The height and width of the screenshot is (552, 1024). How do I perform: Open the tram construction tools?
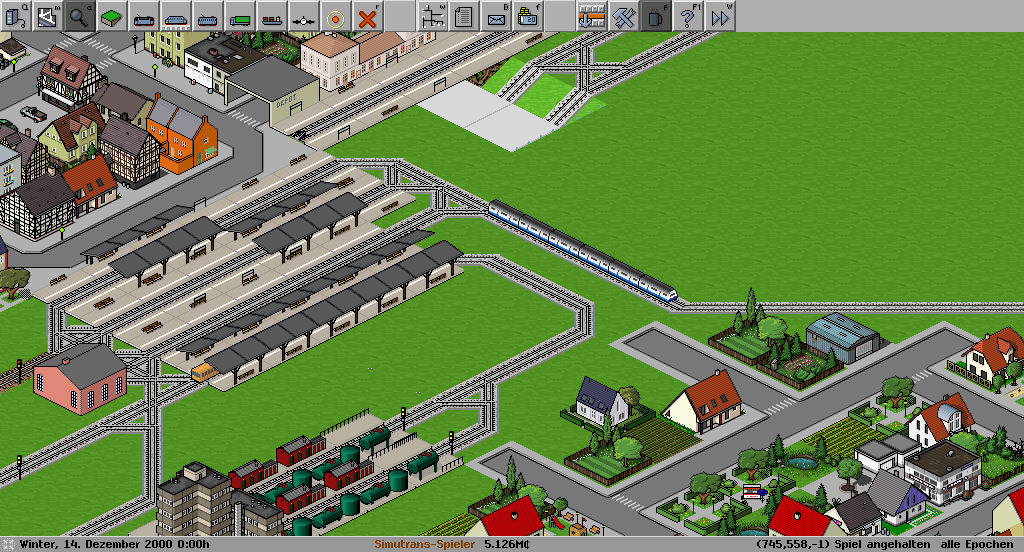(x=207, y=15)
